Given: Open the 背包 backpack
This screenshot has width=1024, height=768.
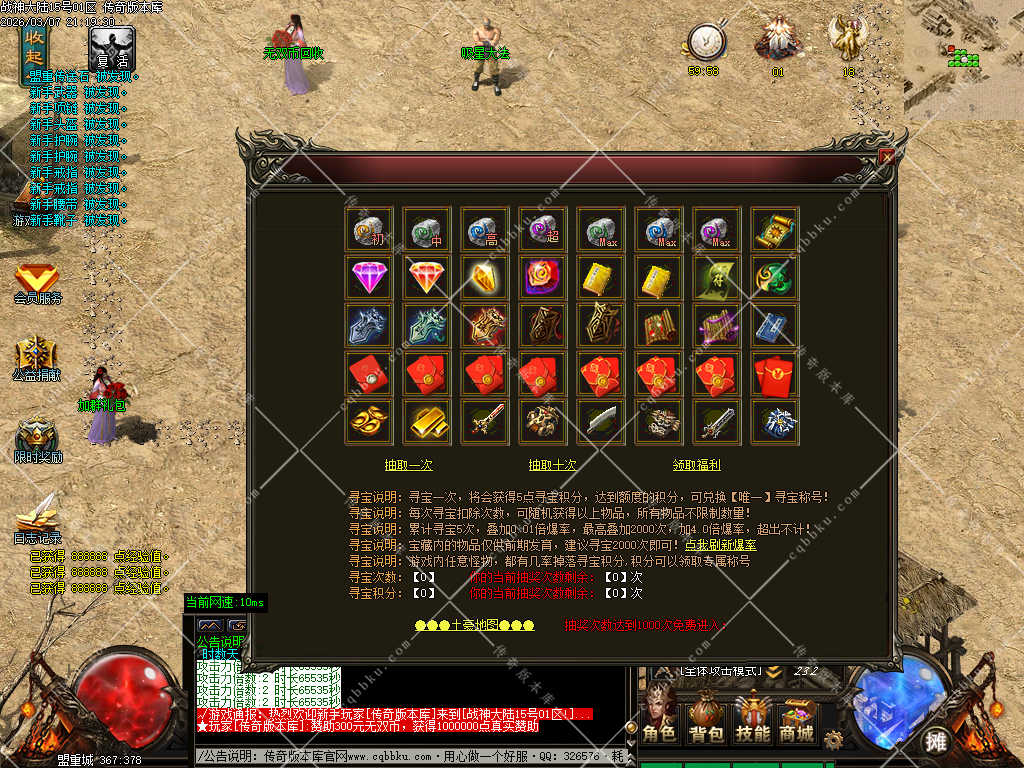Looking at the screenshot, I should click(x=706, y=722).
